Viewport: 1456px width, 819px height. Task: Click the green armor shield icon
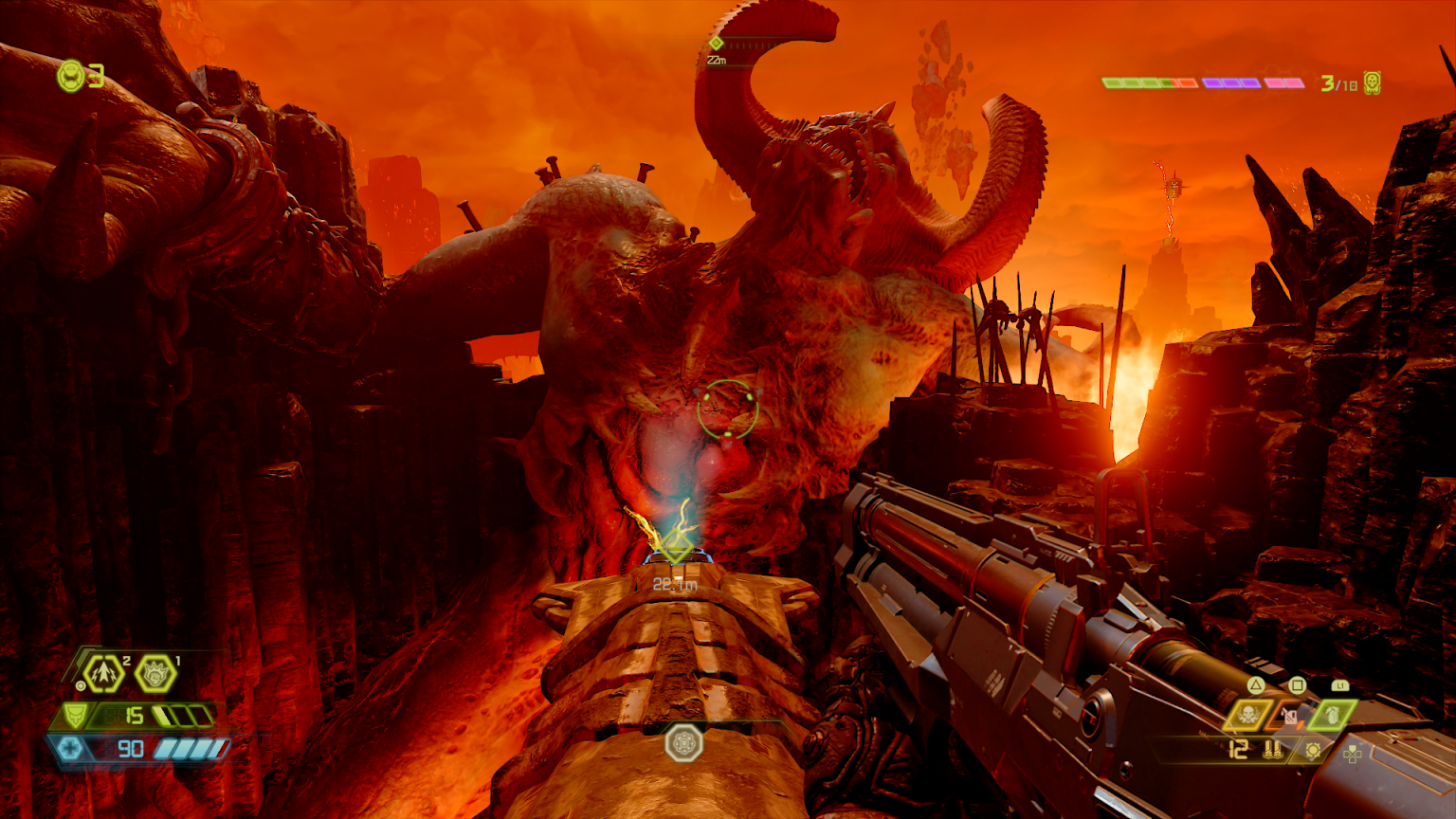point(73,716)
